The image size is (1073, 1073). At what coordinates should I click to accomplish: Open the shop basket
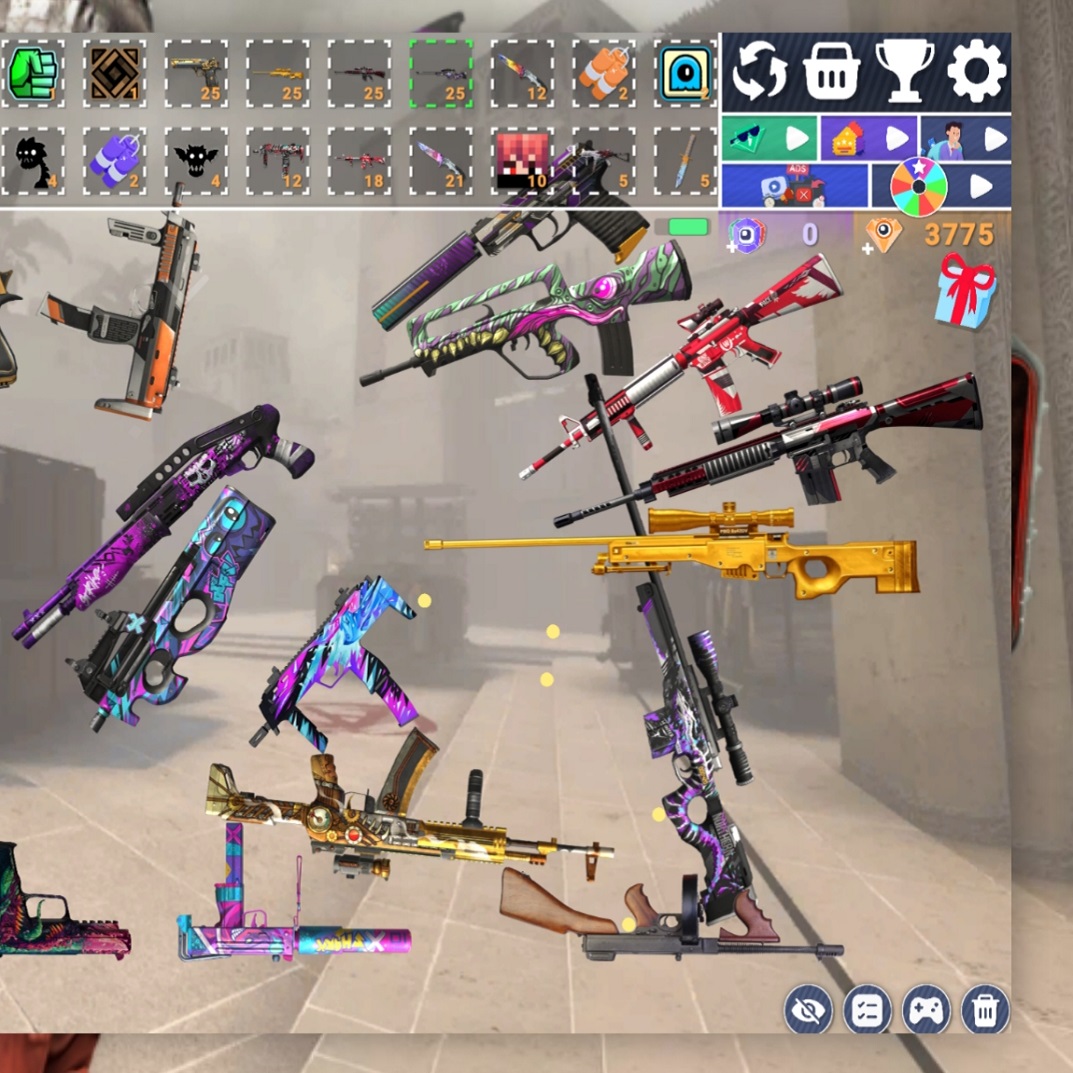click(831, 72)
